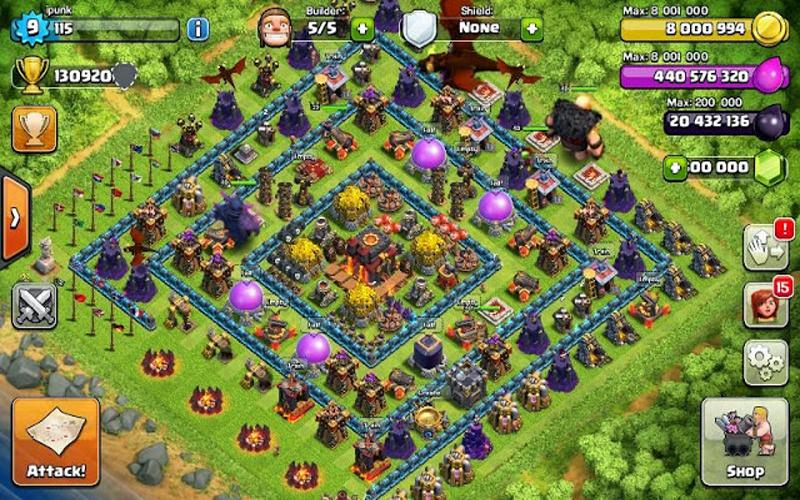This screenshot has height=500, width=800.
Task: View the crossed swords battle log
Action: 33,305
